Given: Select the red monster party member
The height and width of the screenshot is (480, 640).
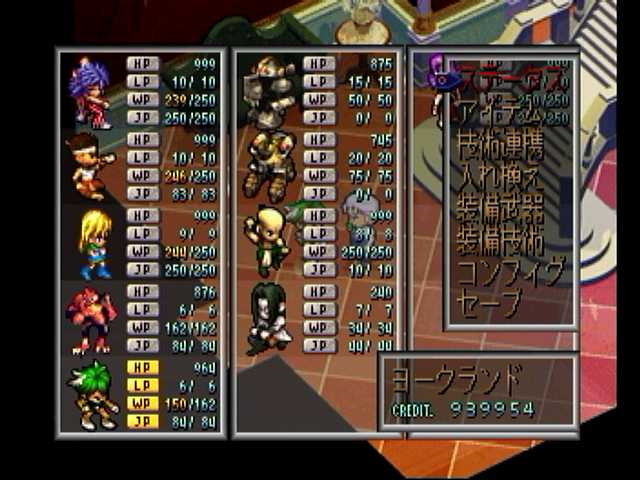Looking at the screenshot, I should (90, 318).
